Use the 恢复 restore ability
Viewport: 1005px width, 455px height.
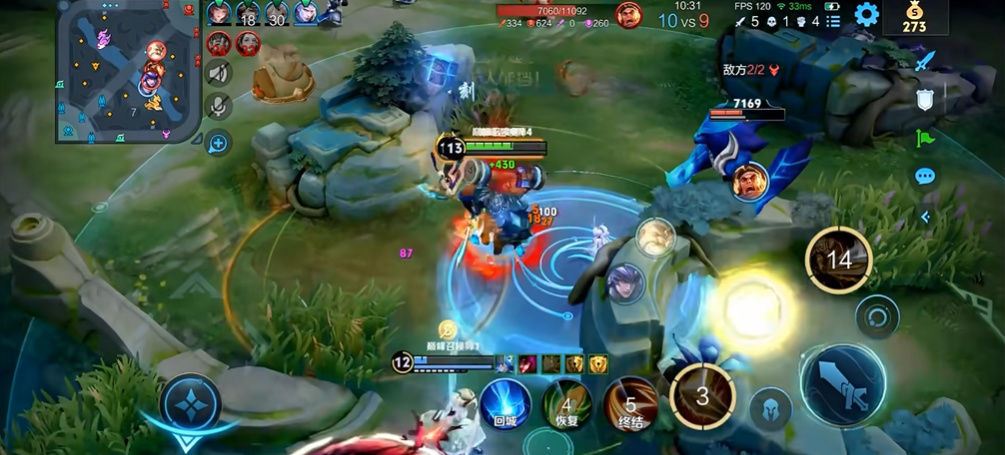[x=567, y=404]
